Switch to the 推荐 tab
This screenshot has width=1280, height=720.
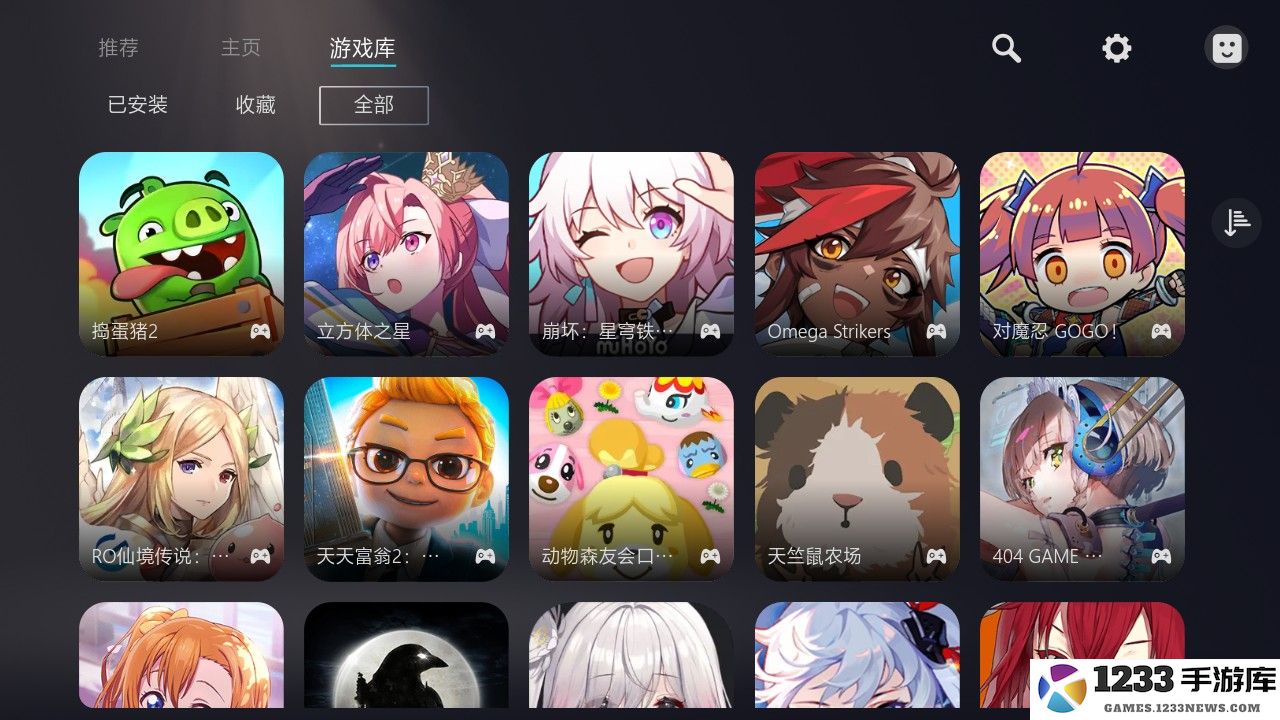click(118, 47)
